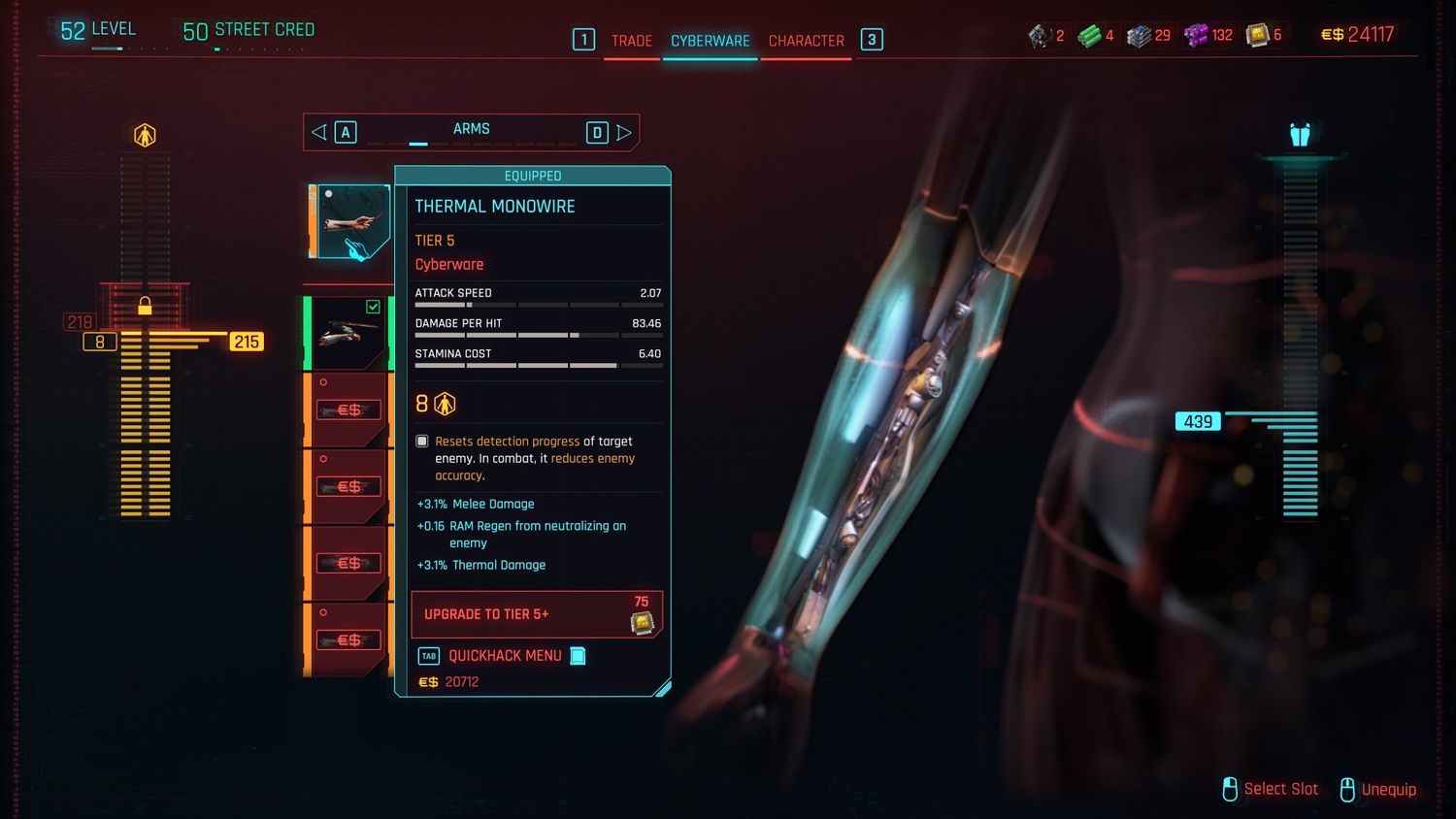
Task: Select the Cyberware tab
Action: click(x=710, y=41)
